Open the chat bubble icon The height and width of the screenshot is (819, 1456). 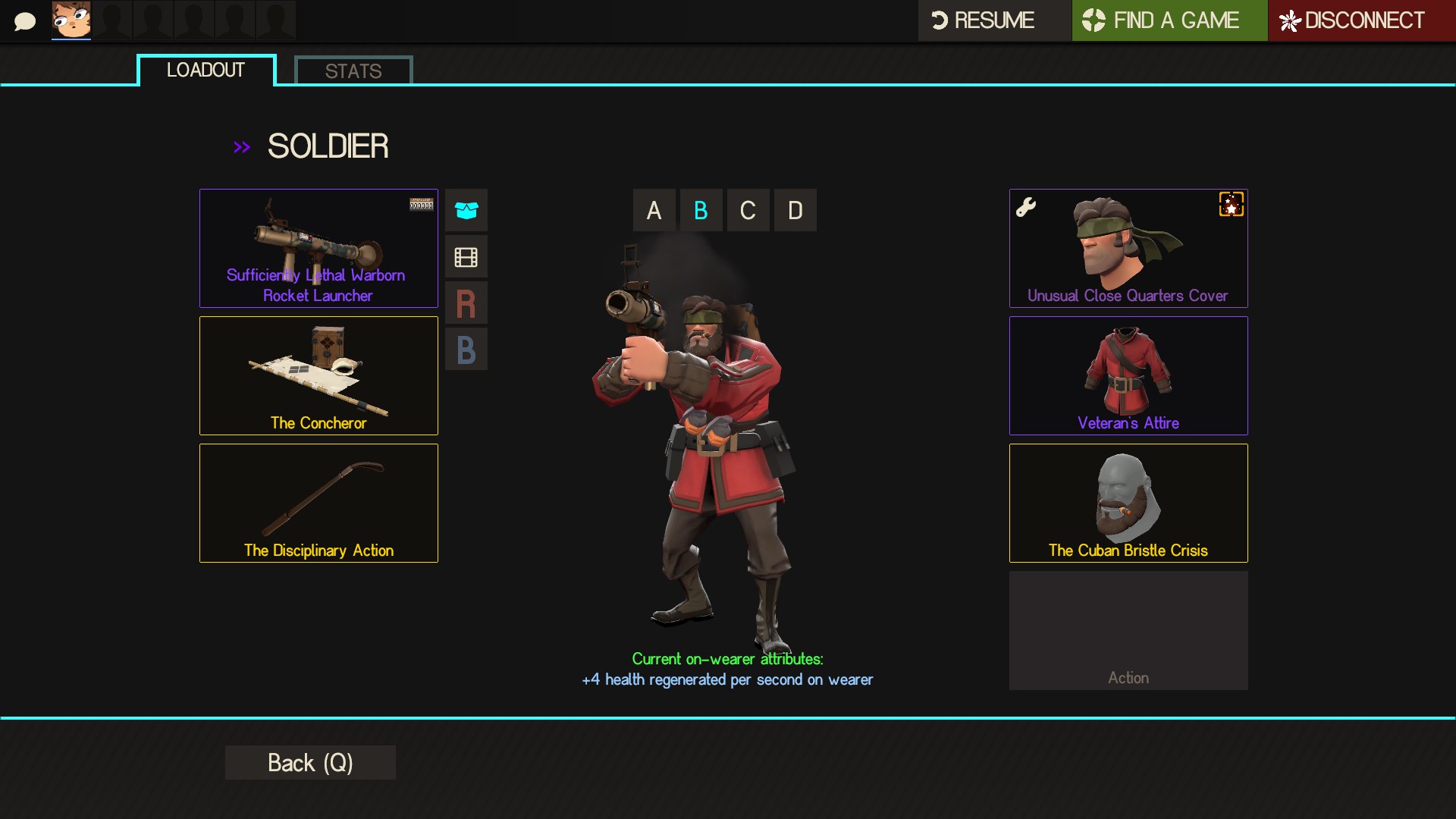[25, 21]
